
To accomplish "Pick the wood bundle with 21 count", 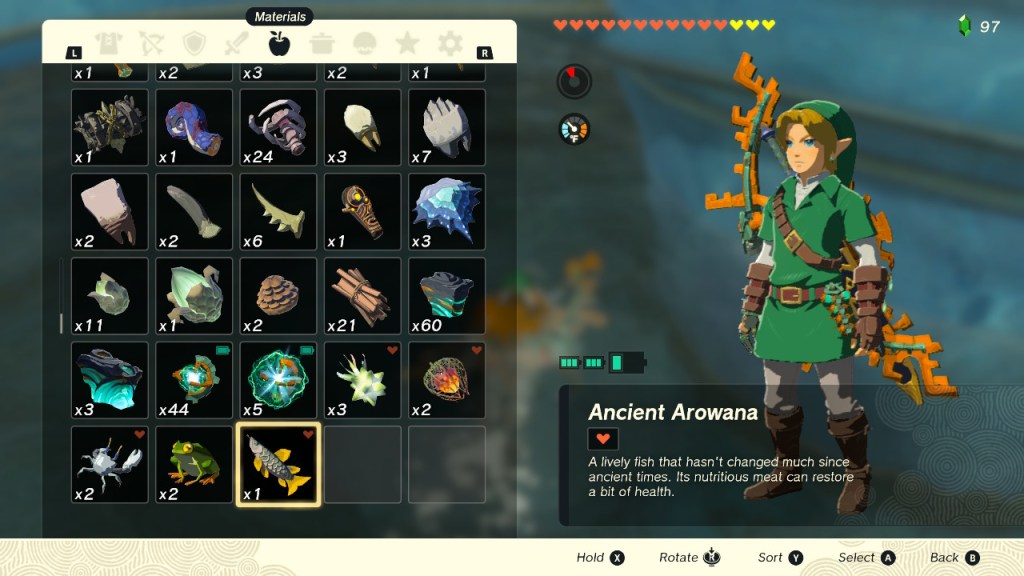I will (x=363, y=296).
